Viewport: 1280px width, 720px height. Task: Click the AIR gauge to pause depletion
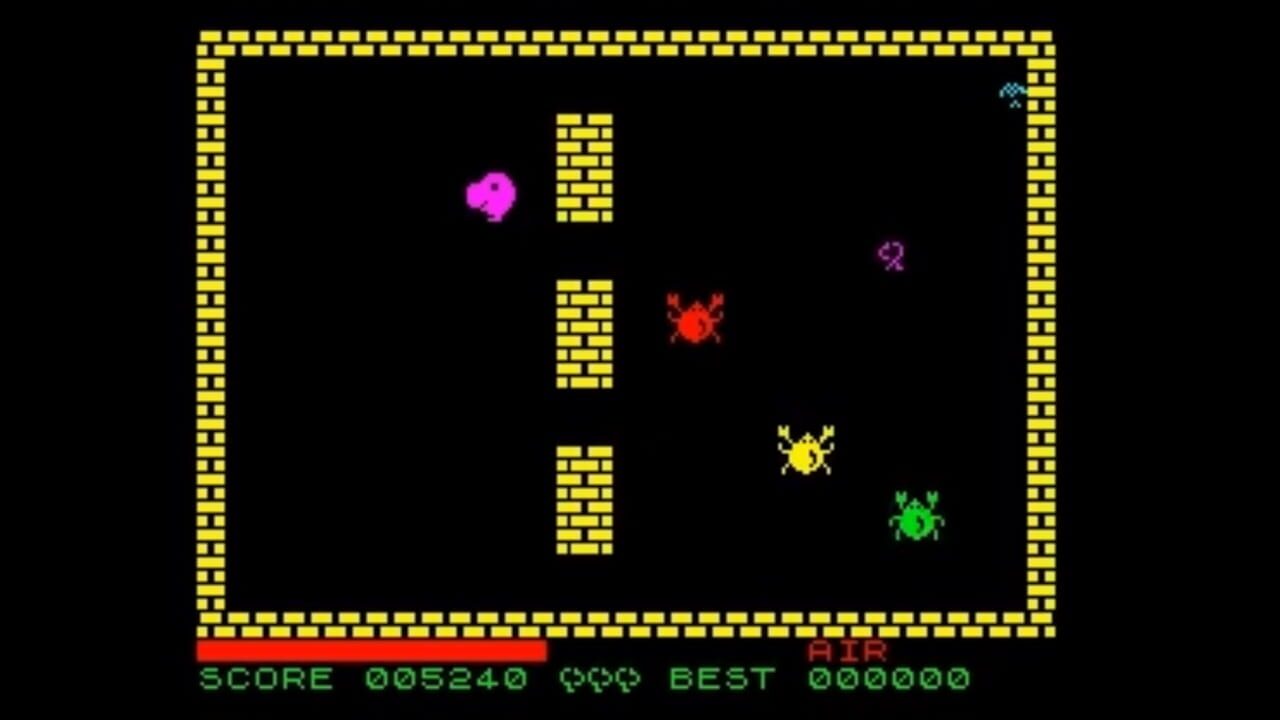tap(370, 650)
